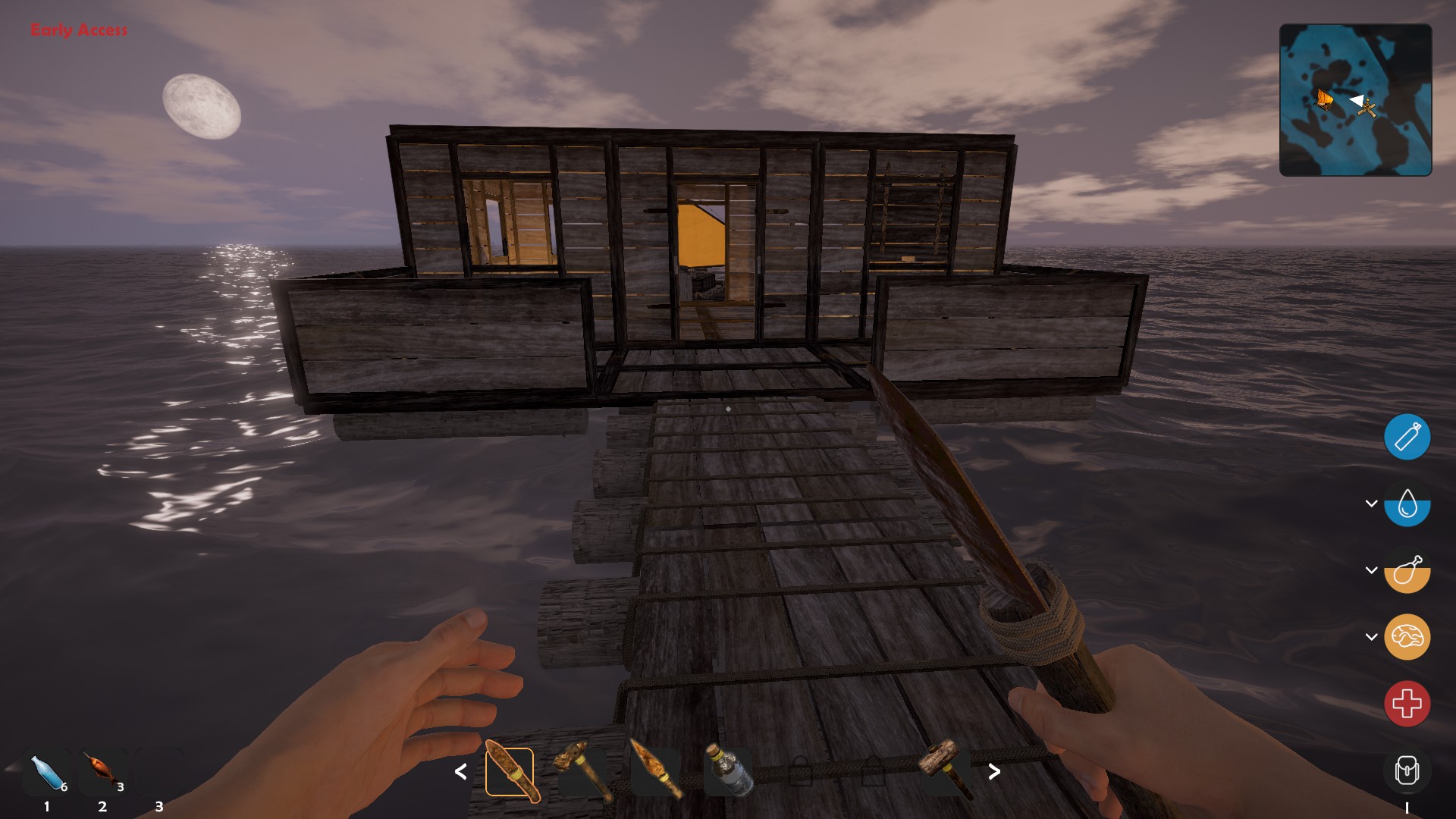The image size is (1456, 819).
Task: Click the minimap
Action: [x=1355, y=100]
